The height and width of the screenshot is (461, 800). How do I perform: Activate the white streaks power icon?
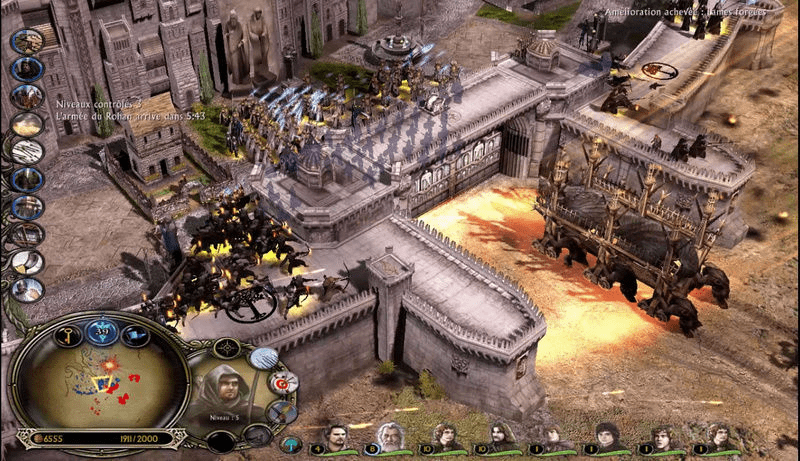click(x=27, y=152)
